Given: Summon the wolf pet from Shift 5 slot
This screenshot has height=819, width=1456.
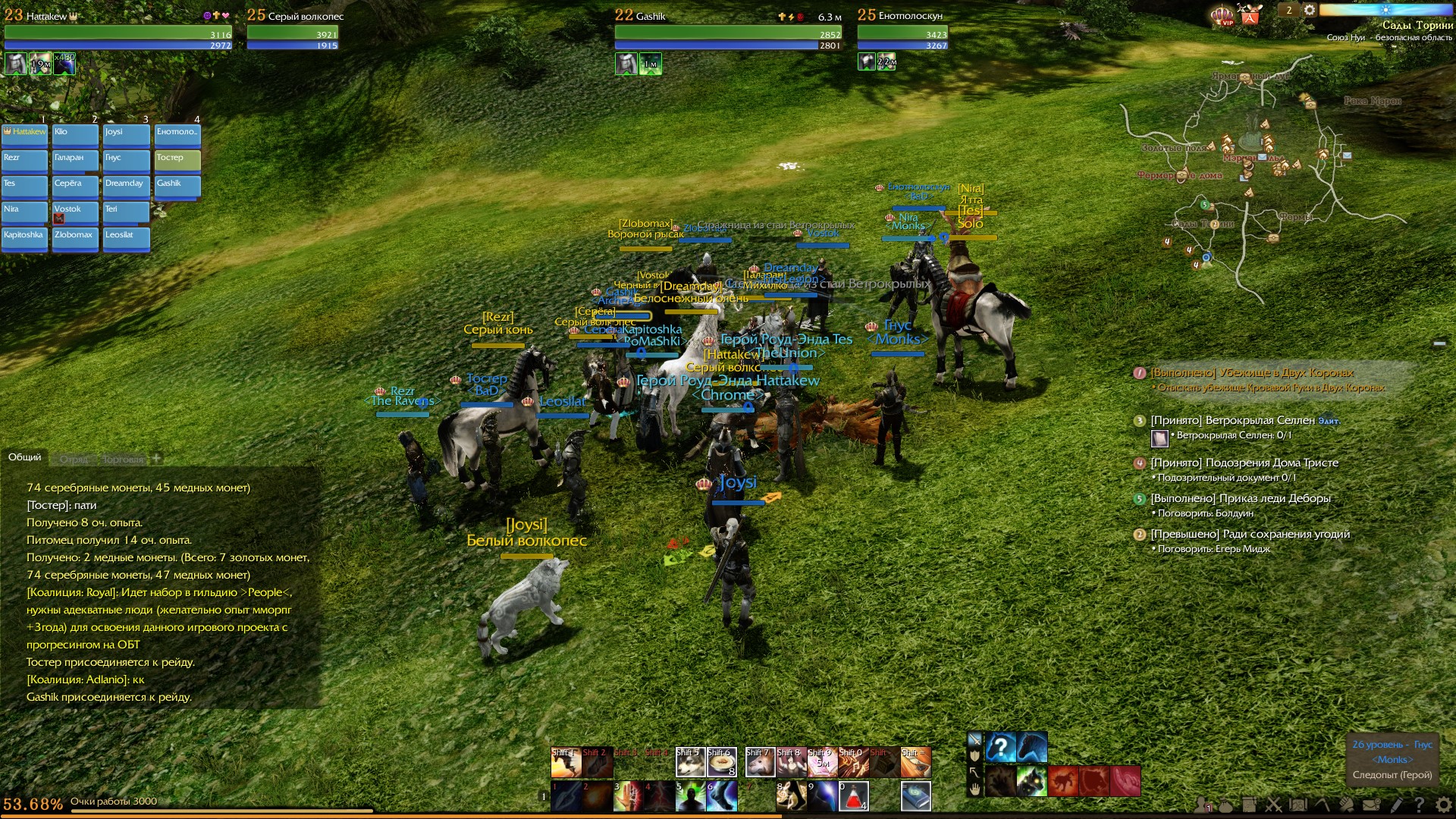Looking at the screenshot, I should click(690, 763).
